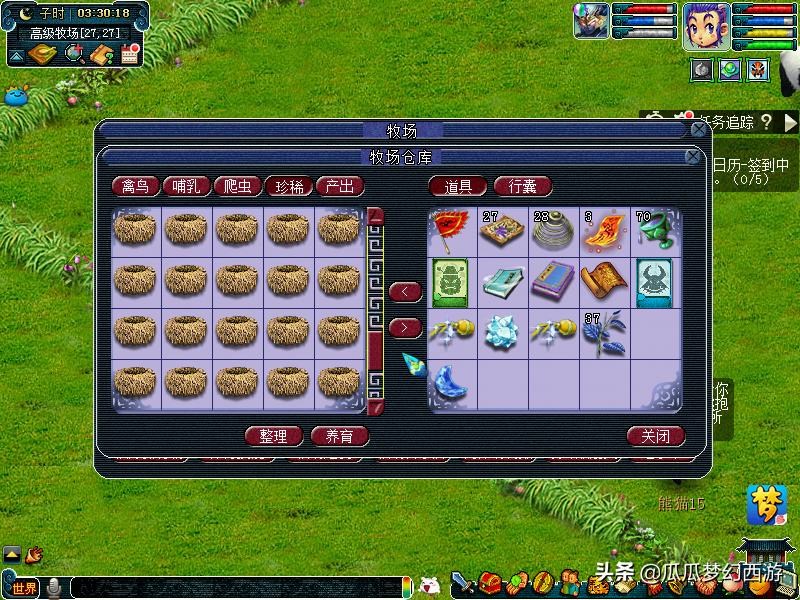The image size is (800, 600).
Task: Select the ice crystal item slot
Action: click(x=503, y=332)
